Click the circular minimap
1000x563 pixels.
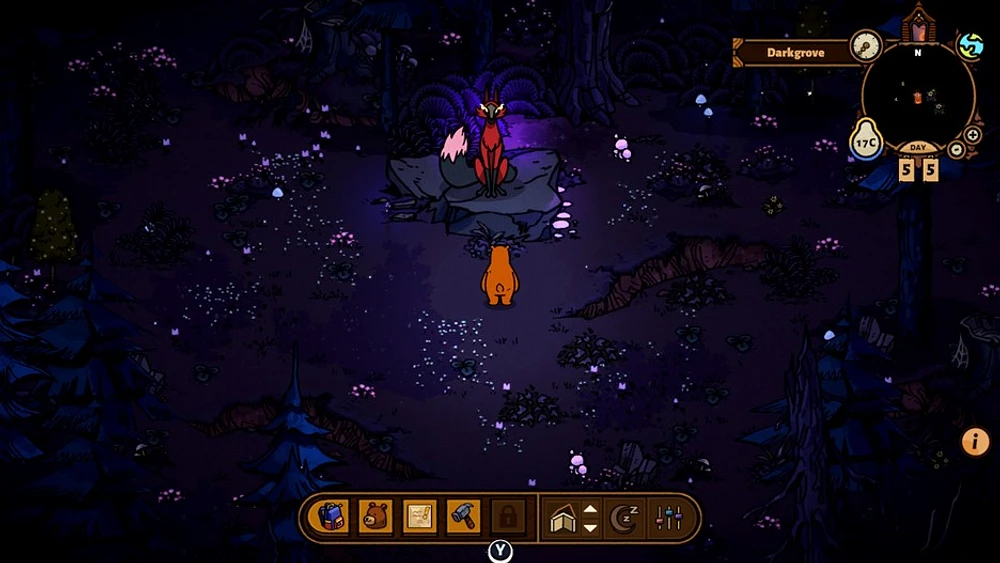click(917, 96)
